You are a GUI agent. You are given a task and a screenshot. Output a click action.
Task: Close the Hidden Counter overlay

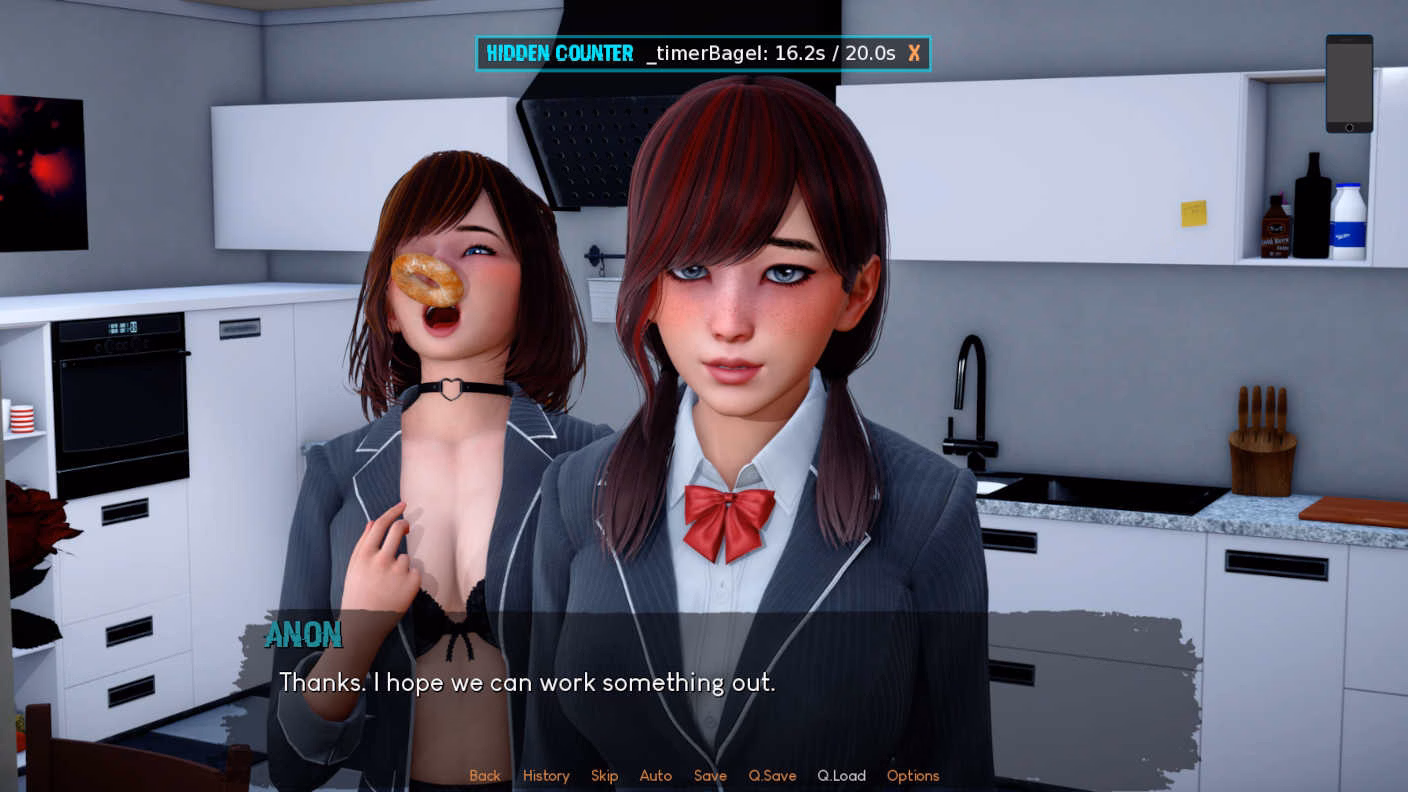(914, 54)
